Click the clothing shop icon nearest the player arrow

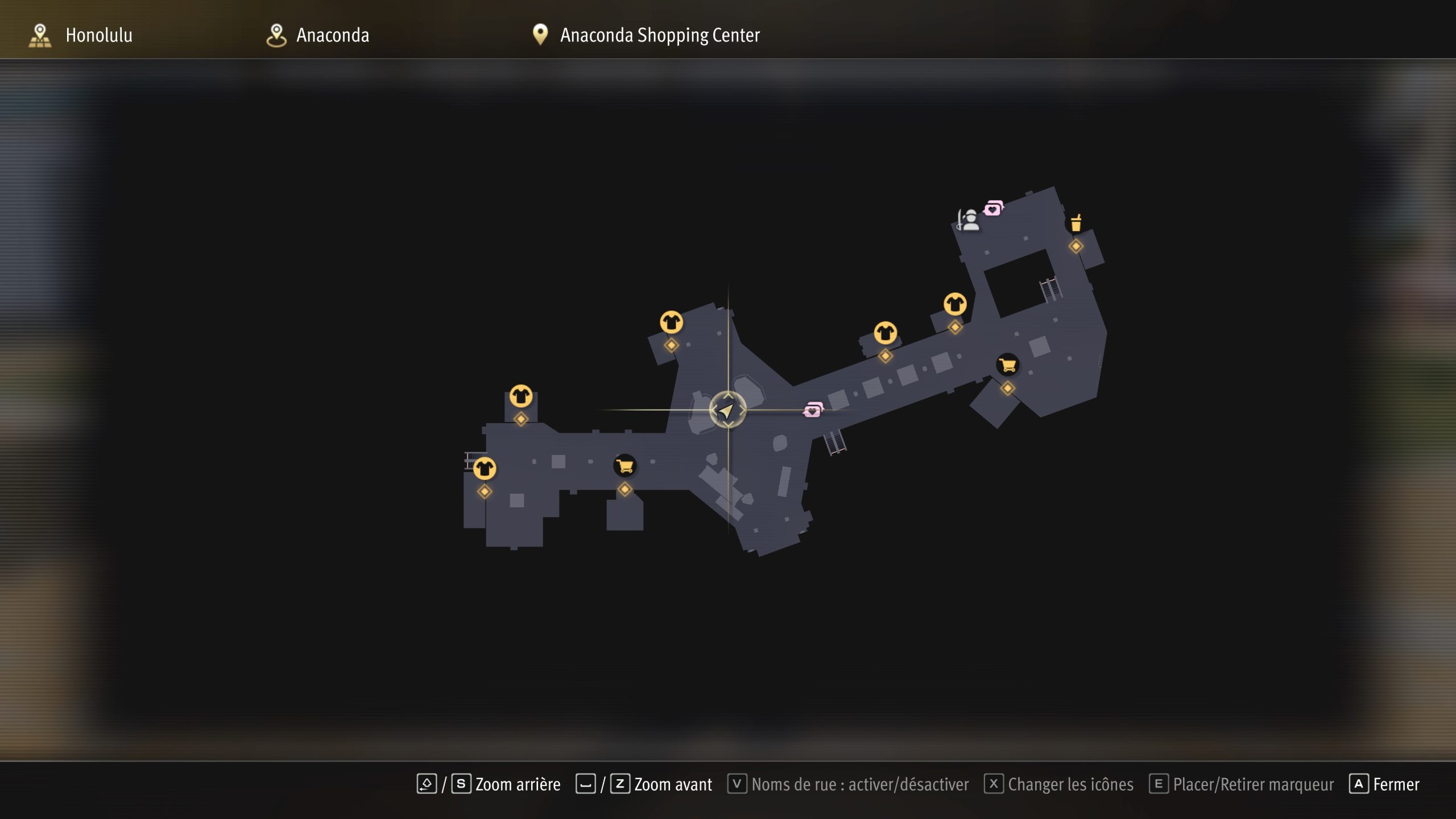click(671, 322)
